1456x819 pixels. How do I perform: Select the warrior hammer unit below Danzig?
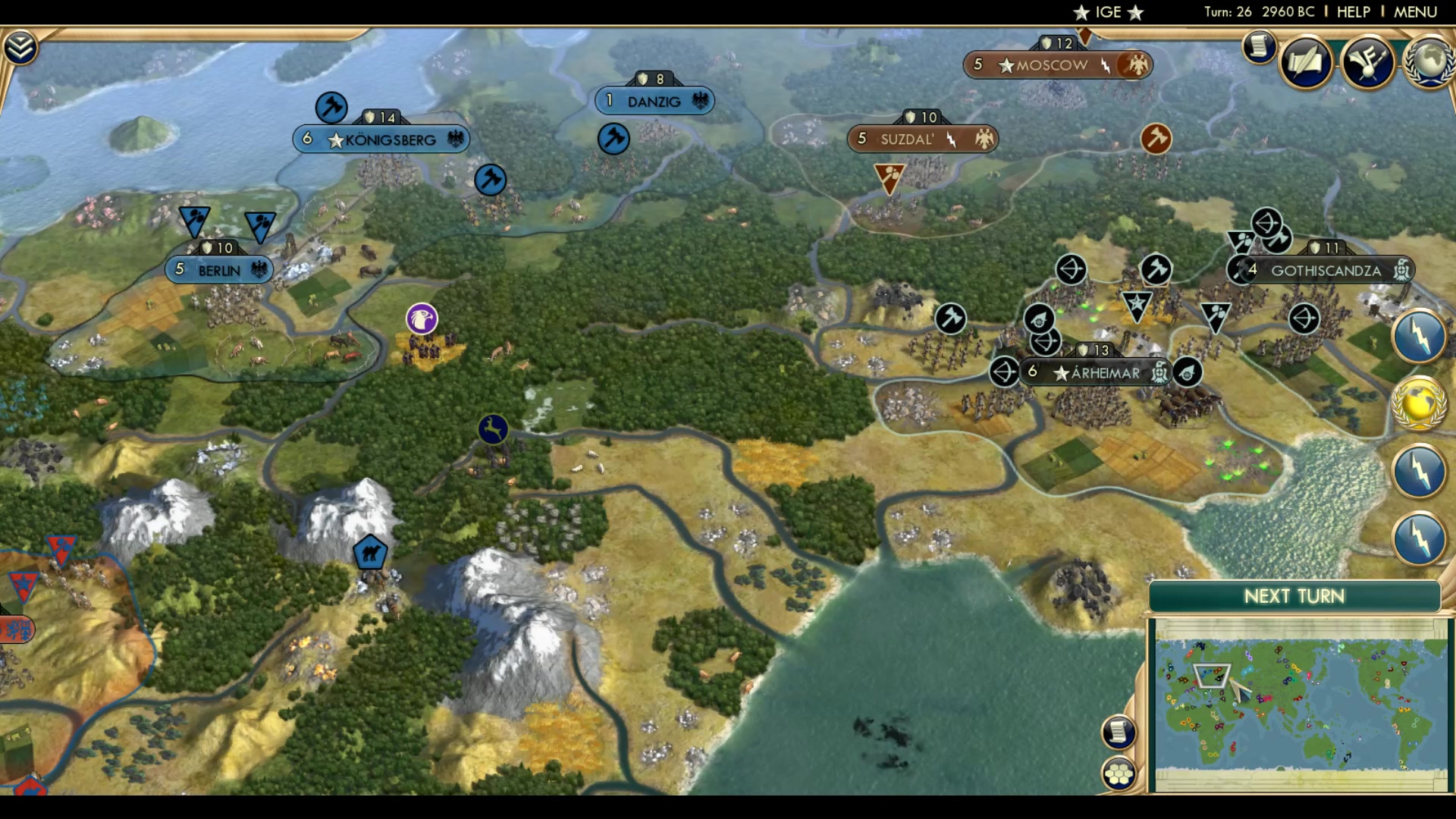(x=613, y=139)
